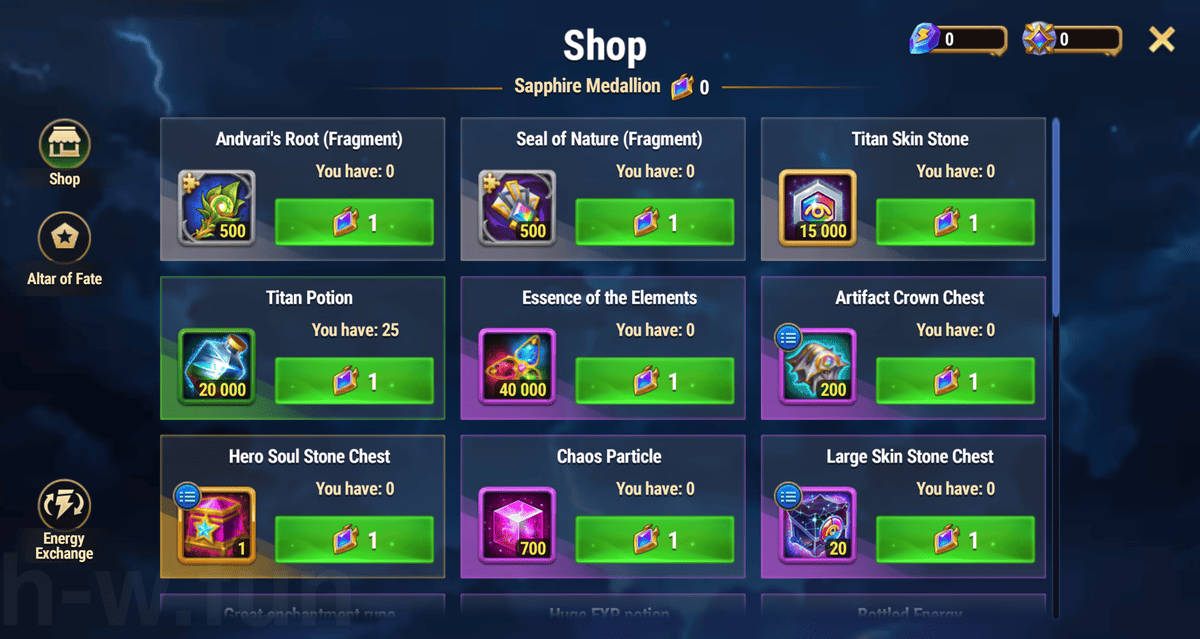Buy Essence of the Elements
1200x639 pixels.
[654, 381]
